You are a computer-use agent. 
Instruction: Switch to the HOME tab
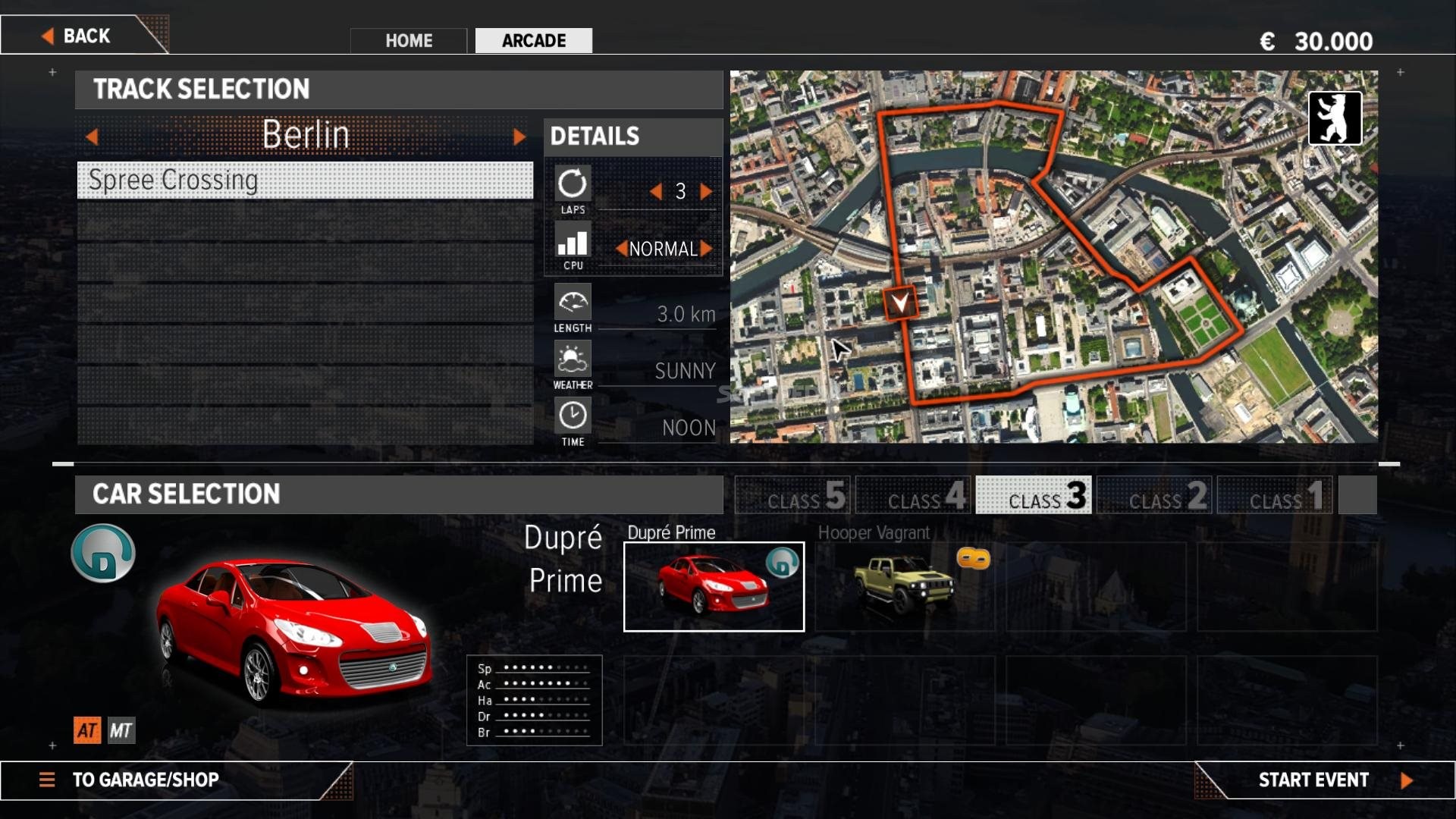point(408,41)
